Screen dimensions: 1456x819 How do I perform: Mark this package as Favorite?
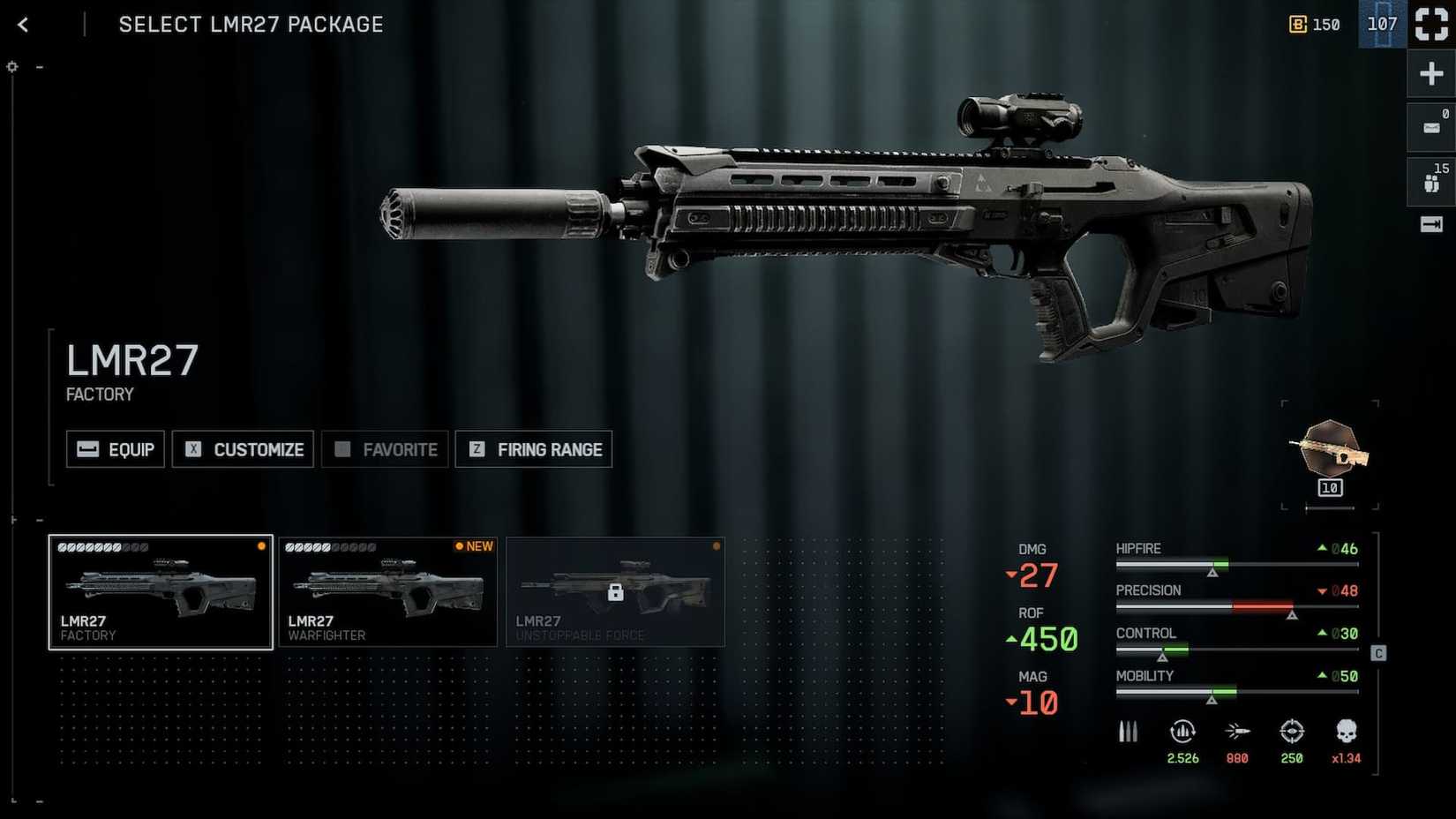pyautogui.click(x=386, y=449)
